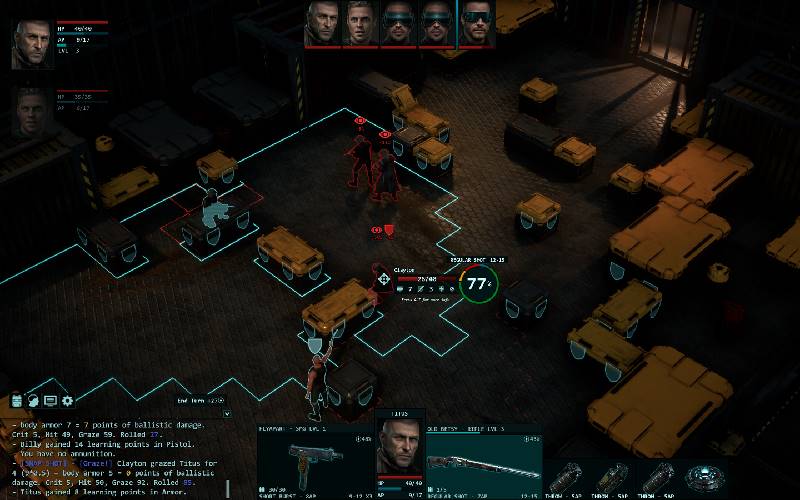800x500 pixels.
Task: Select the active squad member portrait at top-left
Action: (32, 44)
